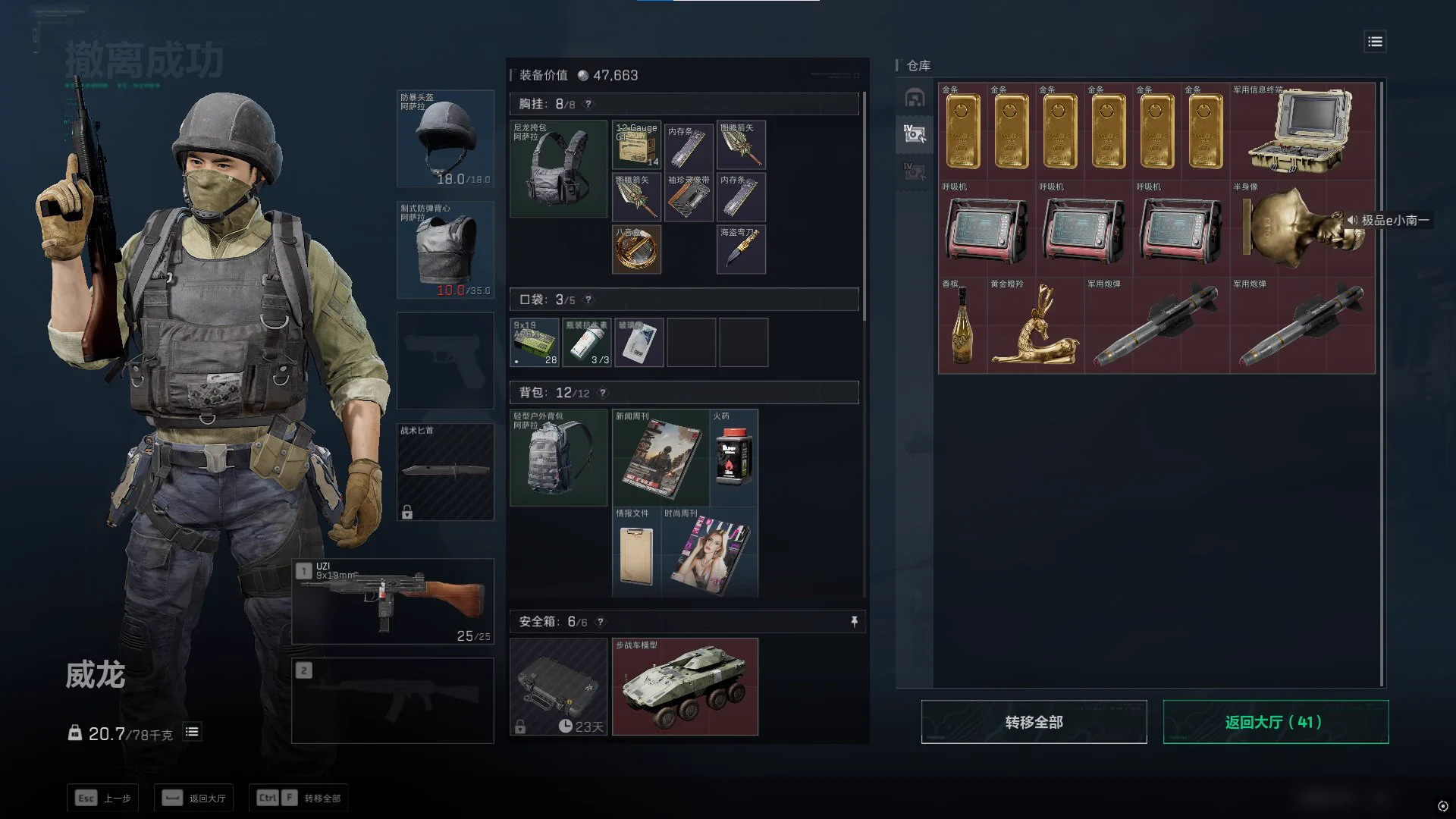Select the 制式防弹背心 body armor slot
The image size is (1456, 819).
point(446,250)
